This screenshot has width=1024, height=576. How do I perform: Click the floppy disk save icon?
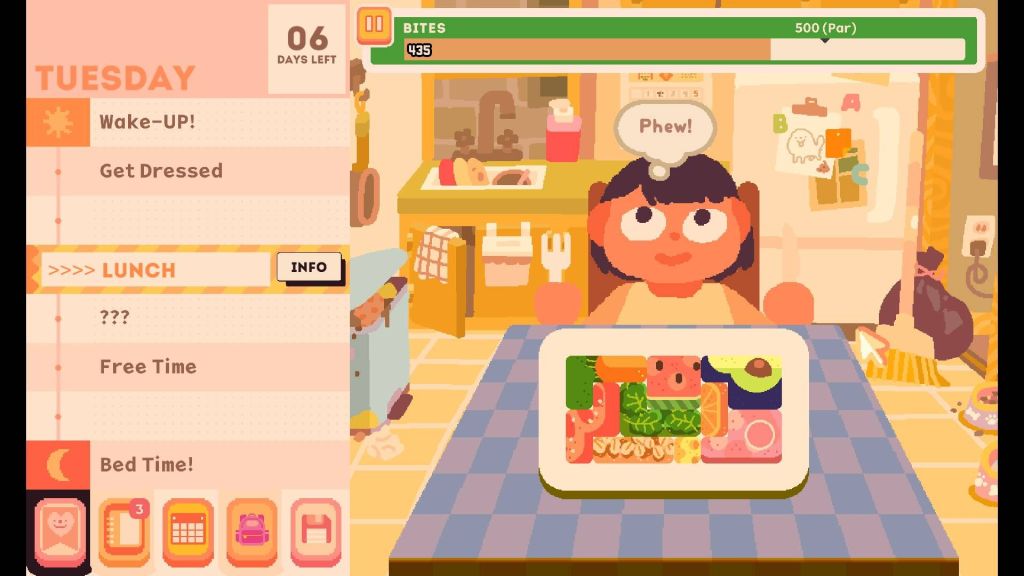(316, 531)
